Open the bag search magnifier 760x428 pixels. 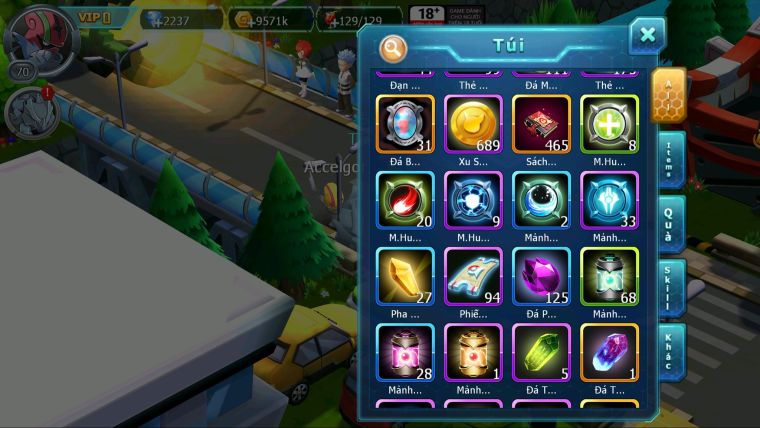(x=393, y=47)
